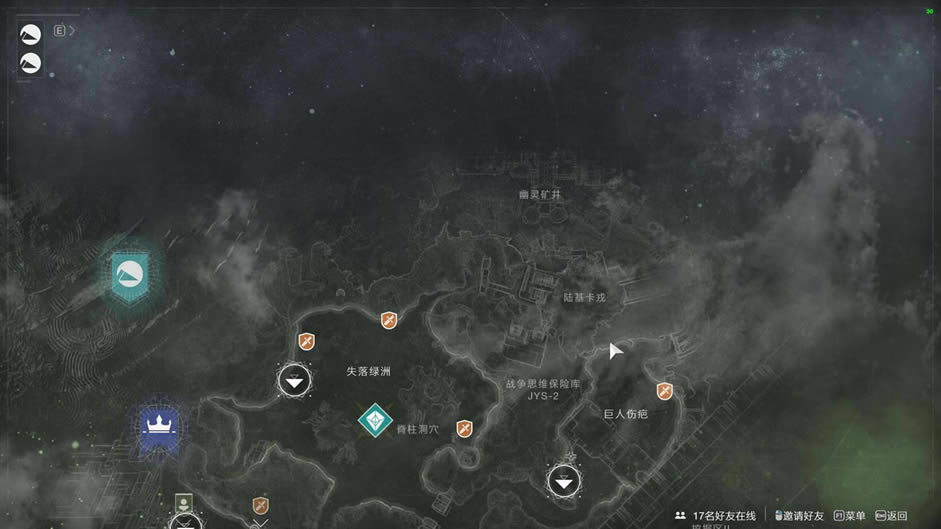The width and height of the screenshot is (941, 529).
Task: Click 邀请好友 to invite friends
Action: tap(799, 516)
